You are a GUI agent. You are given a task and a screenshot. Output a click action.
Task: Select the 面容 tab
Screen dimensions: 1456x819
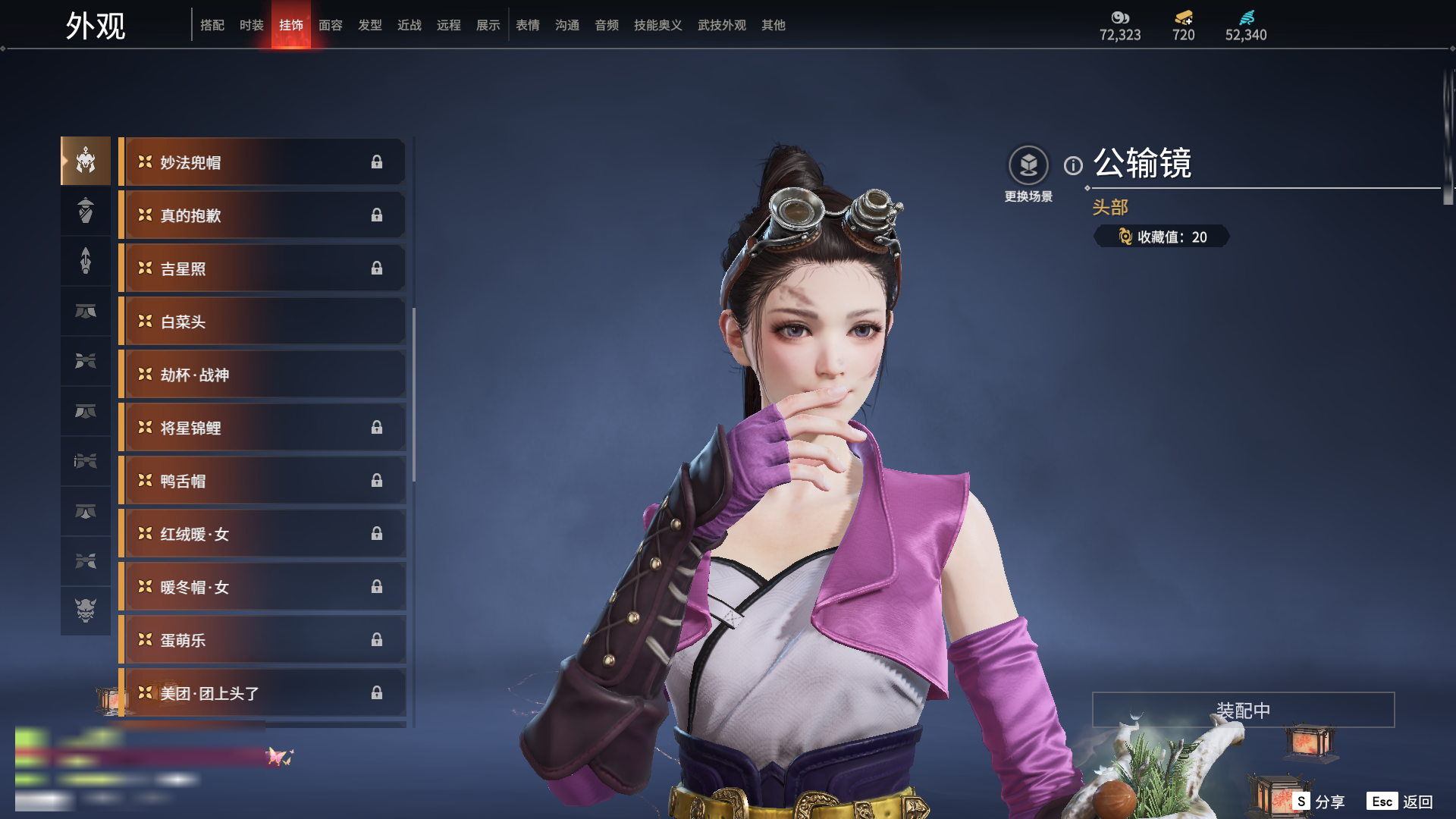click(x=331, y=25)
